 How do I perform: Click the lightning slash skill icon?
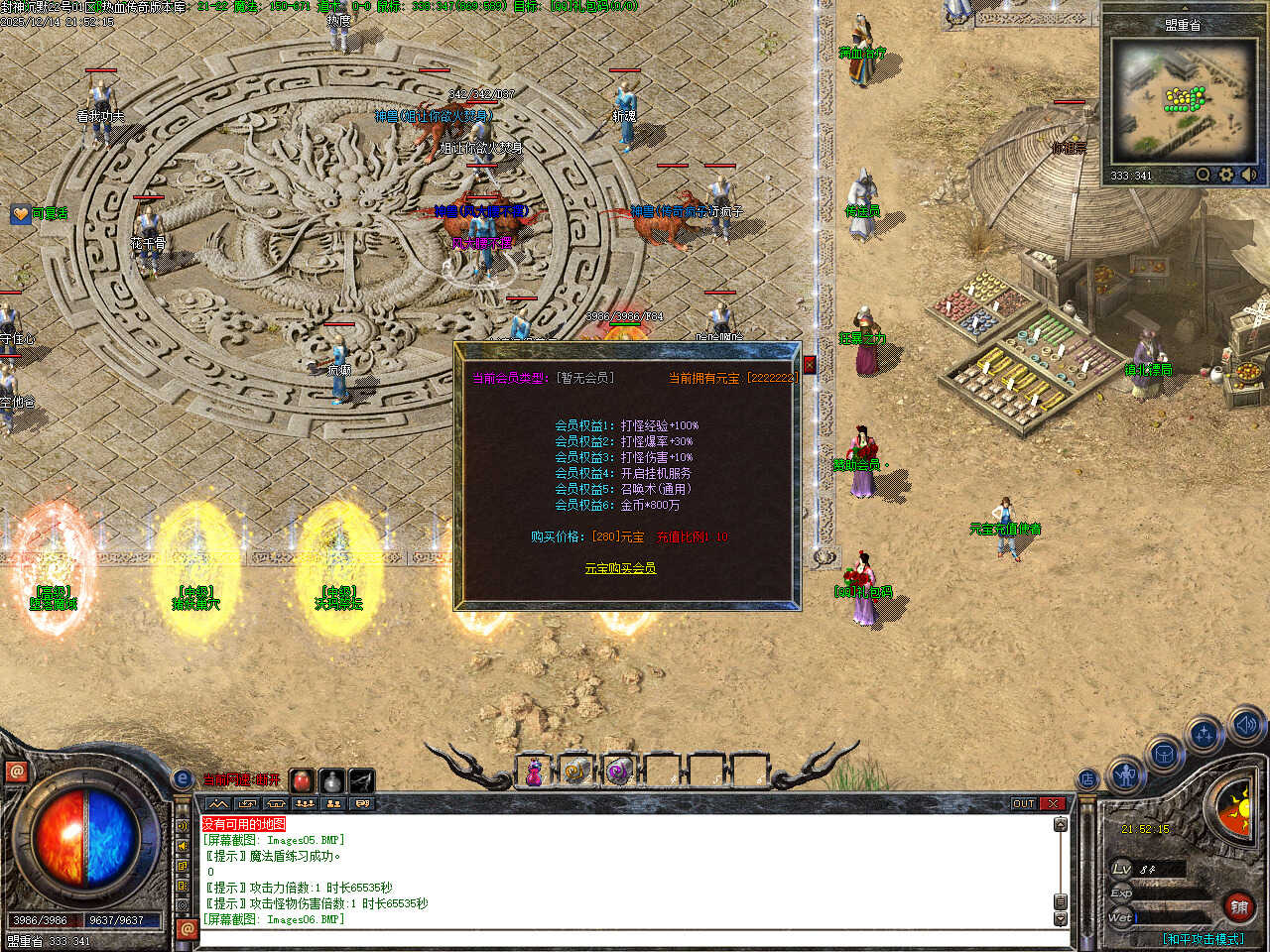tap(361, 780)
